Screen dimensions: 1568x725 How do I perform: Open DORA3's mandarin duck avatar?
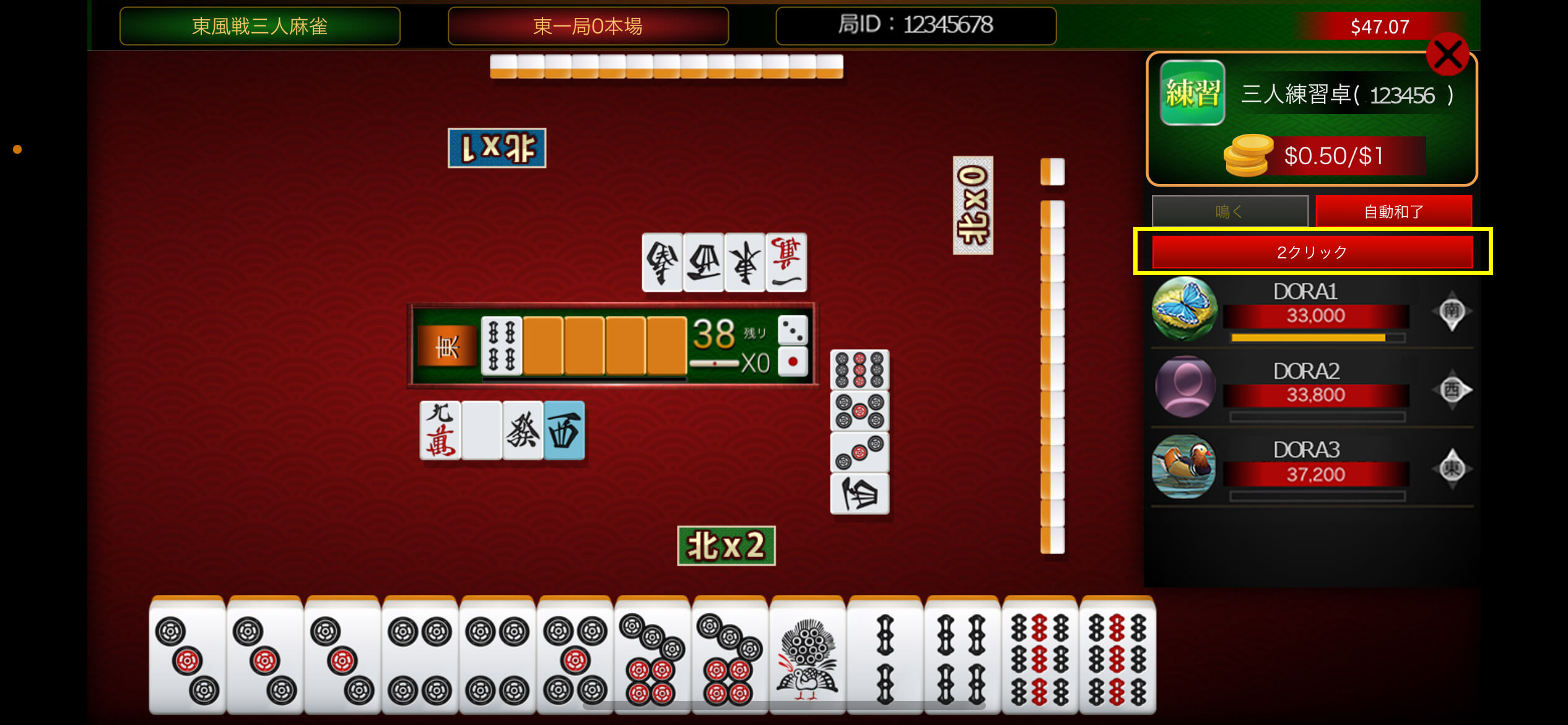[1184, 466]
